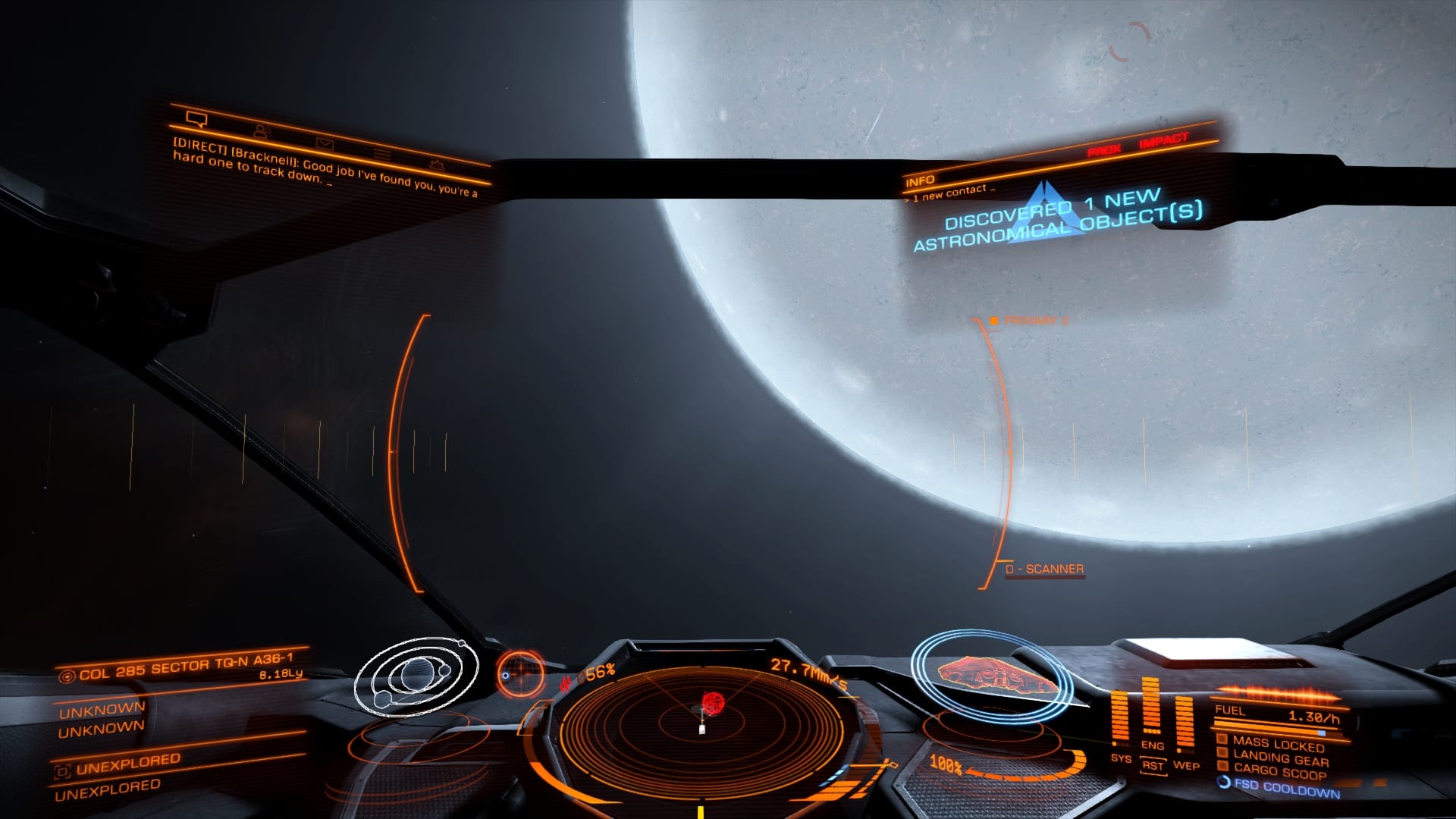Show the comms history list tab
Viewport: 1456px width, 819px height.
(382, 154)
